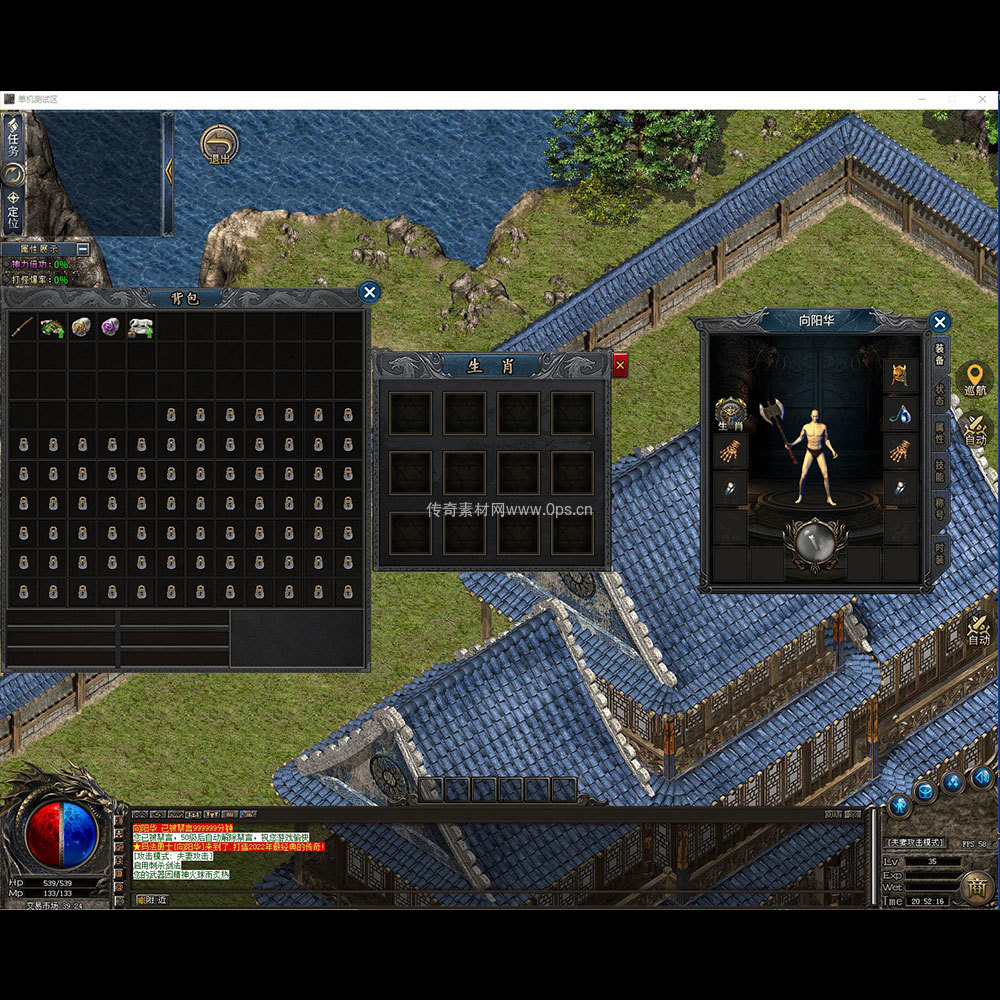The image size is (1000, 1000).
Task: Click the 退出 exit arrow button
Action: 219,144
